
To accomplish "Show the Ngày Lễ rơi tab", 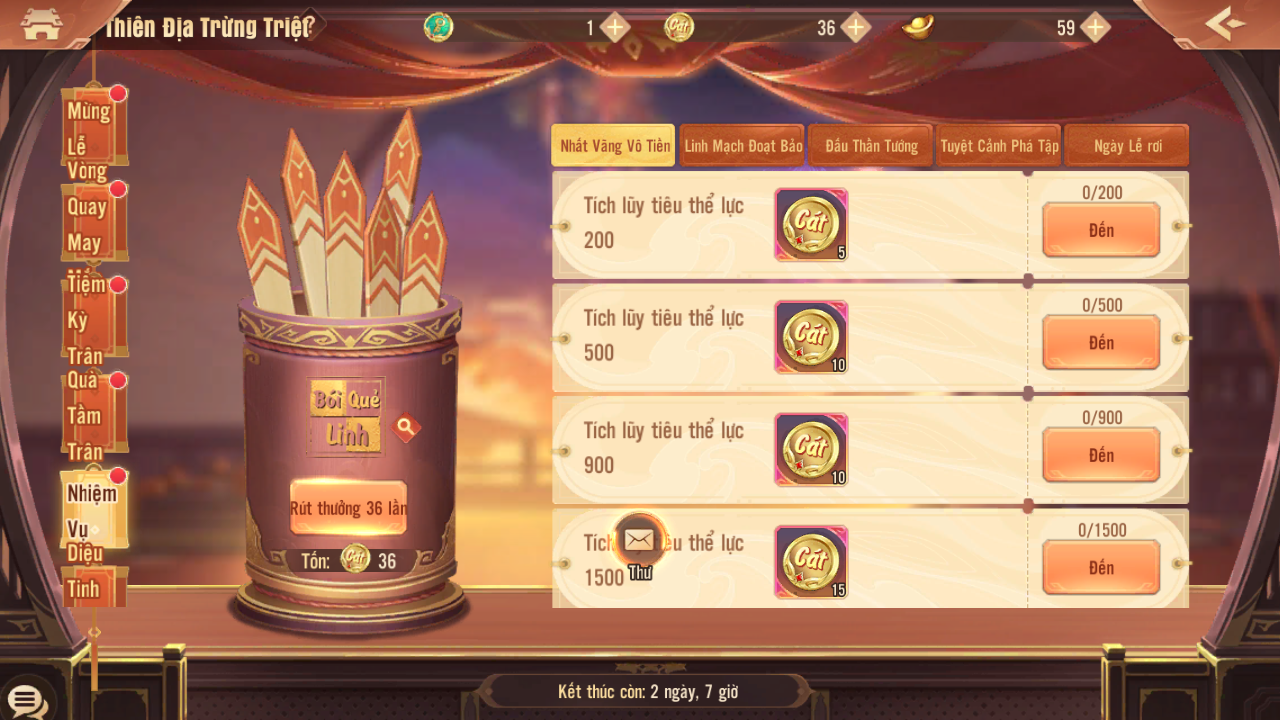I will (x=1127, y=146).
